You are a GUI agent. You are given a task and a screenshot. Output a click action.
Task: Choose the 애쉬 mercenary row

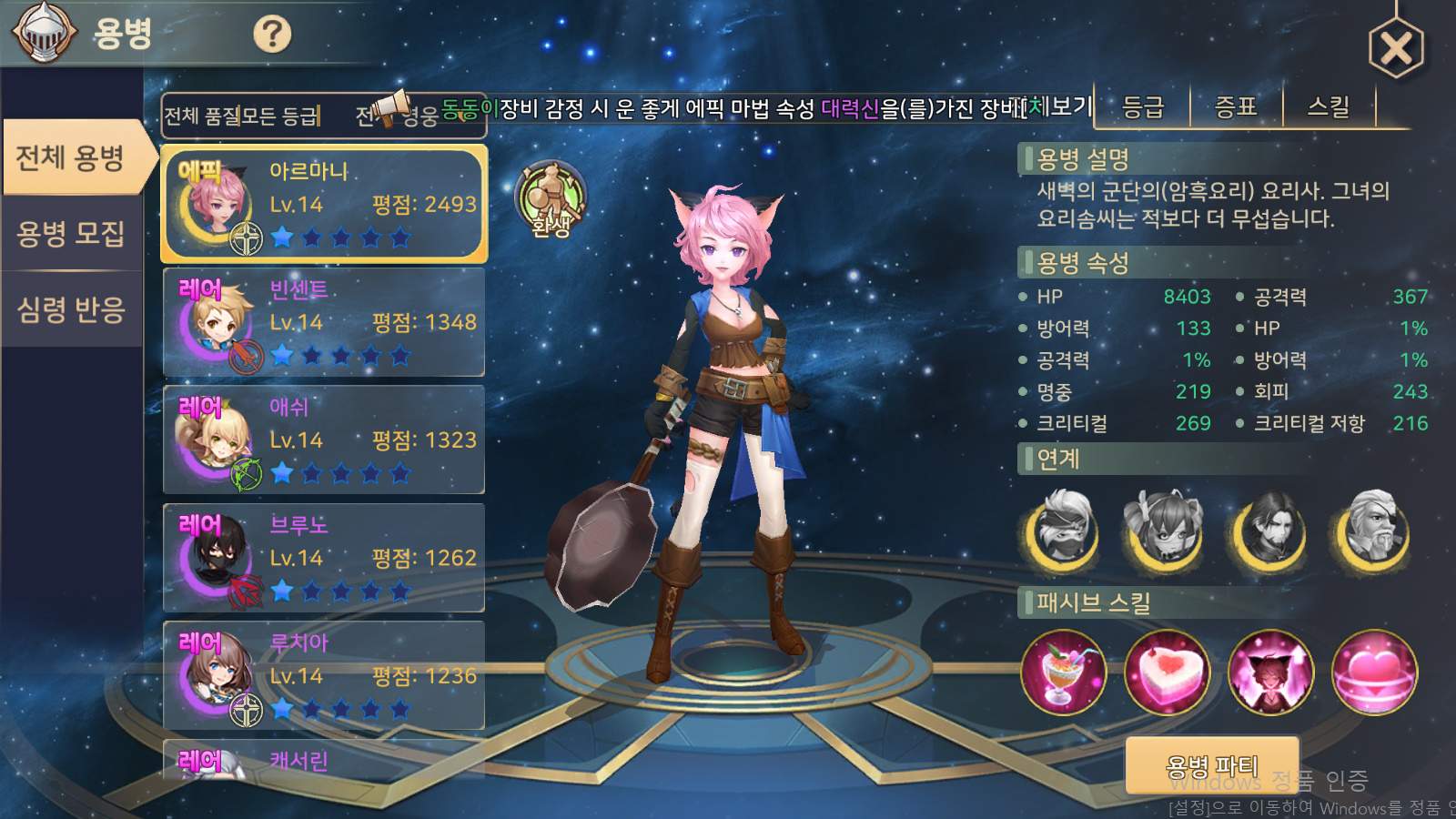pyautogui.click(x=324, y=440)
